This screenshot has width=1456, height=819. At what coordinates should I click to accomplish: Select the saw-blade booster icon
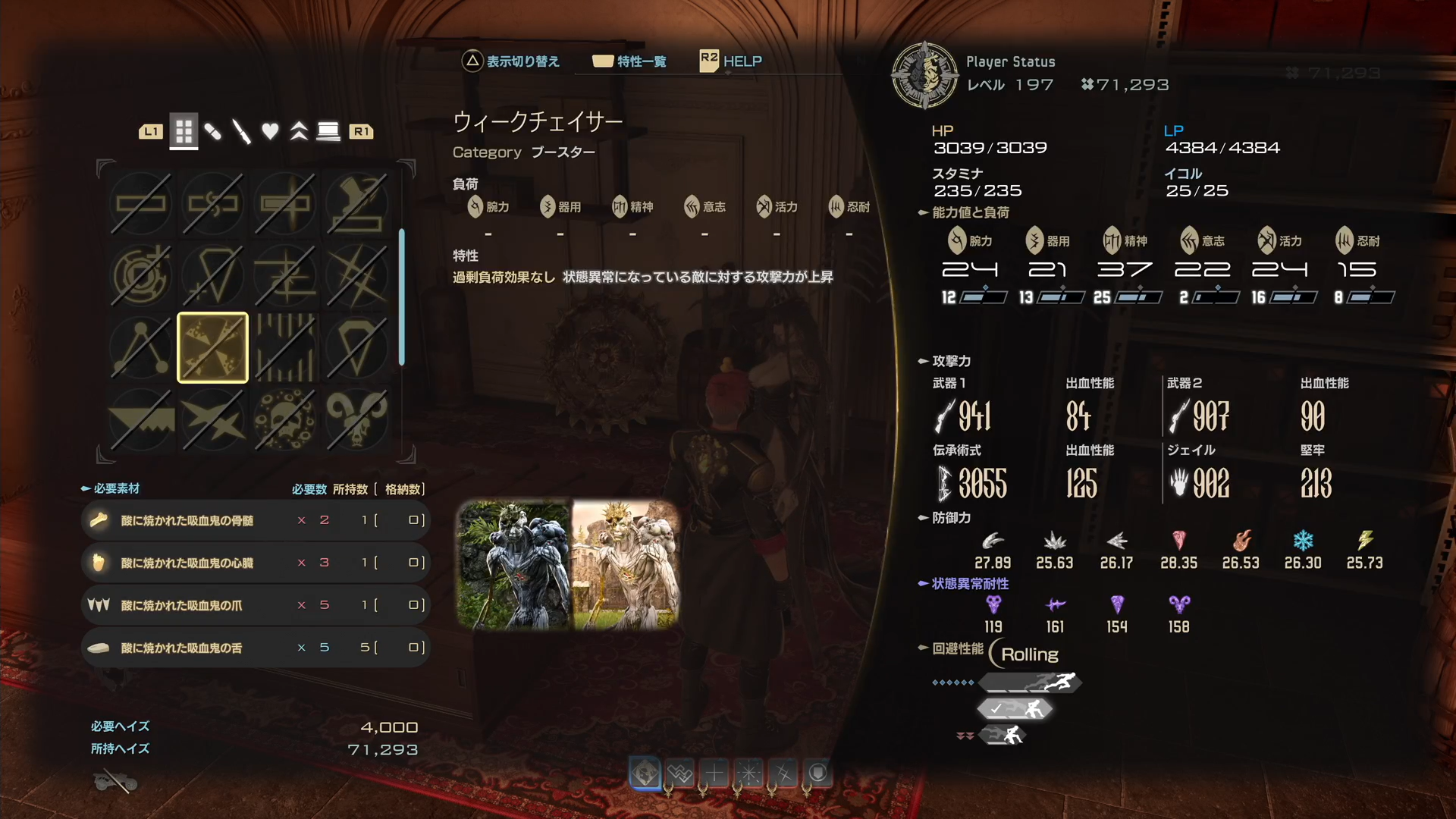[x=141, y=419]
